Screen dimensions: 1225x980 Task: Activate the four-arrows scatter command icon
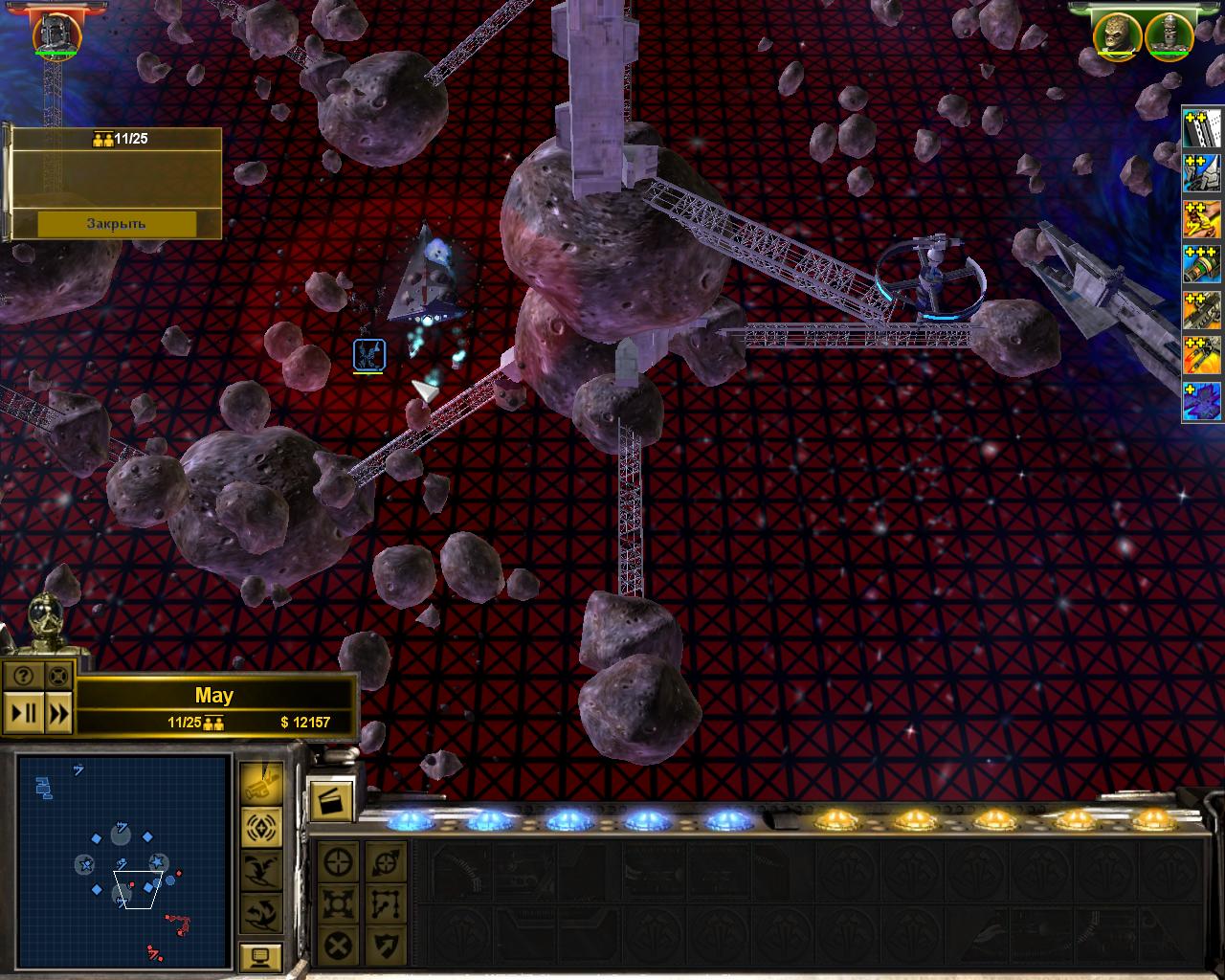[338, 904]
